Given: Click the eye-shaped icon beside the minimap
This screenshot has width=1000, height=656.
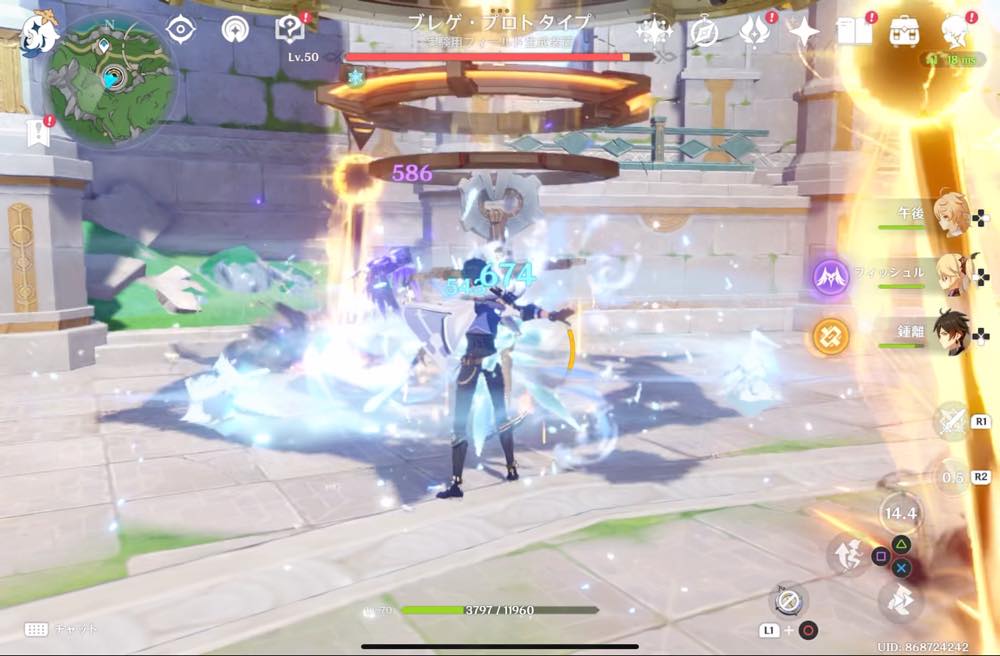Looking at the screenshot, I should [180, 30].
